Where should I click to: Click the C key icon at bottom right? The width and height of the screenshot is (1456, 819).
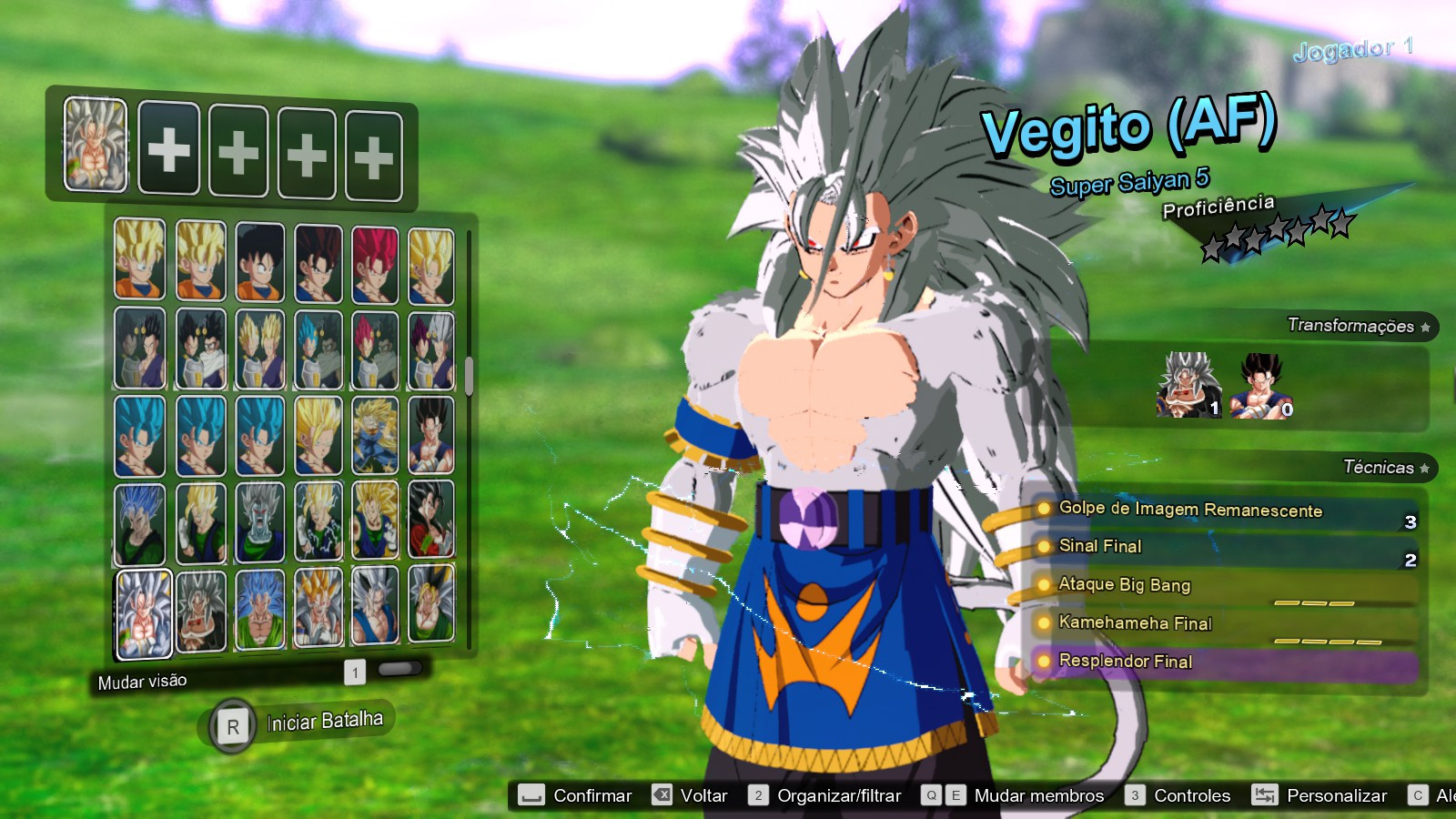[x=1417, y=795]
